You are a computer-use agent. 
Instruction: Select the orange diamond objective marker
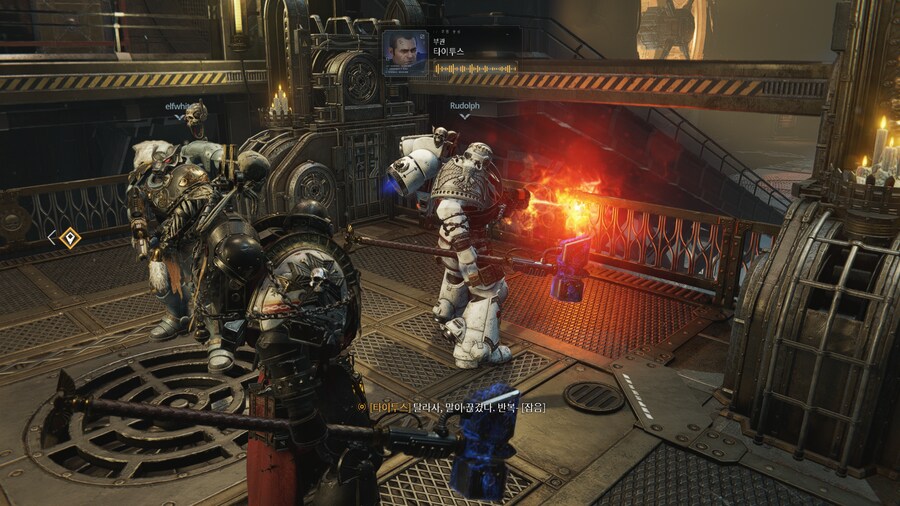coord(69,238)
